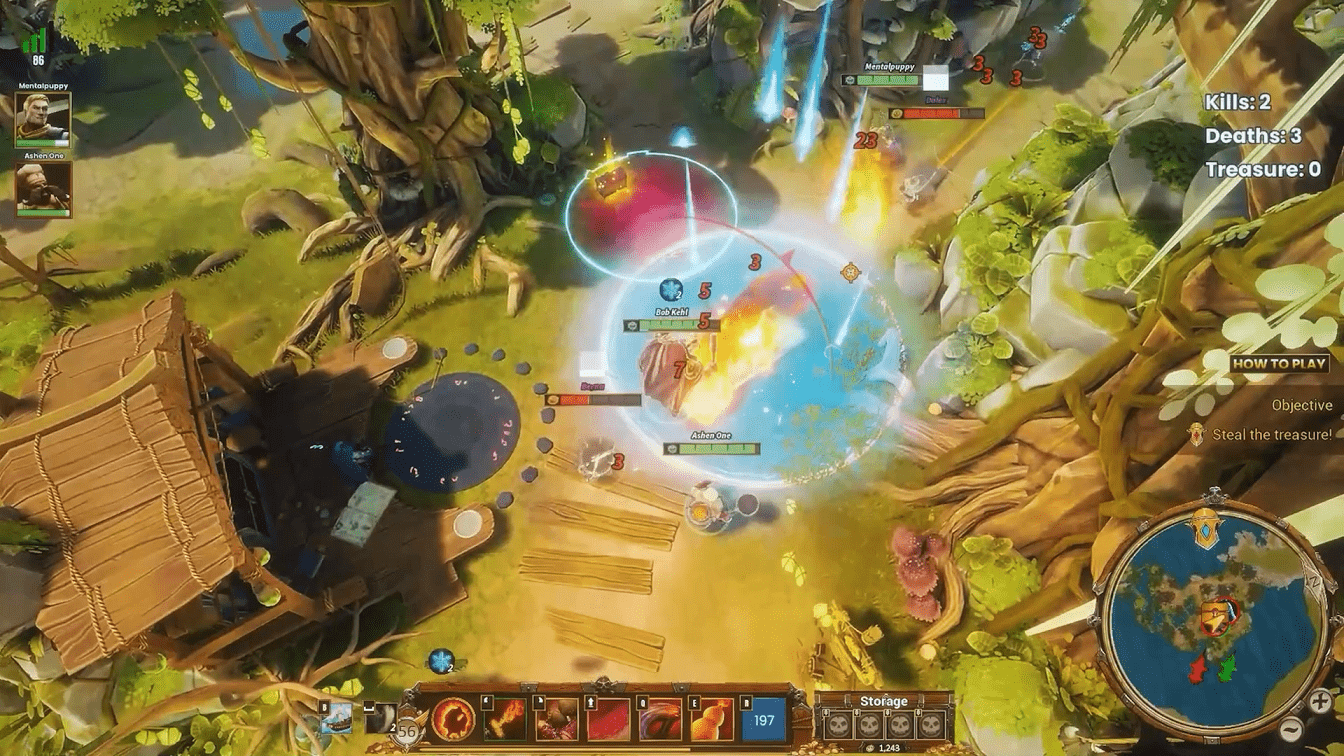
Task: Click Ashen One's green health bar
Action: click(x=43, y=212)
